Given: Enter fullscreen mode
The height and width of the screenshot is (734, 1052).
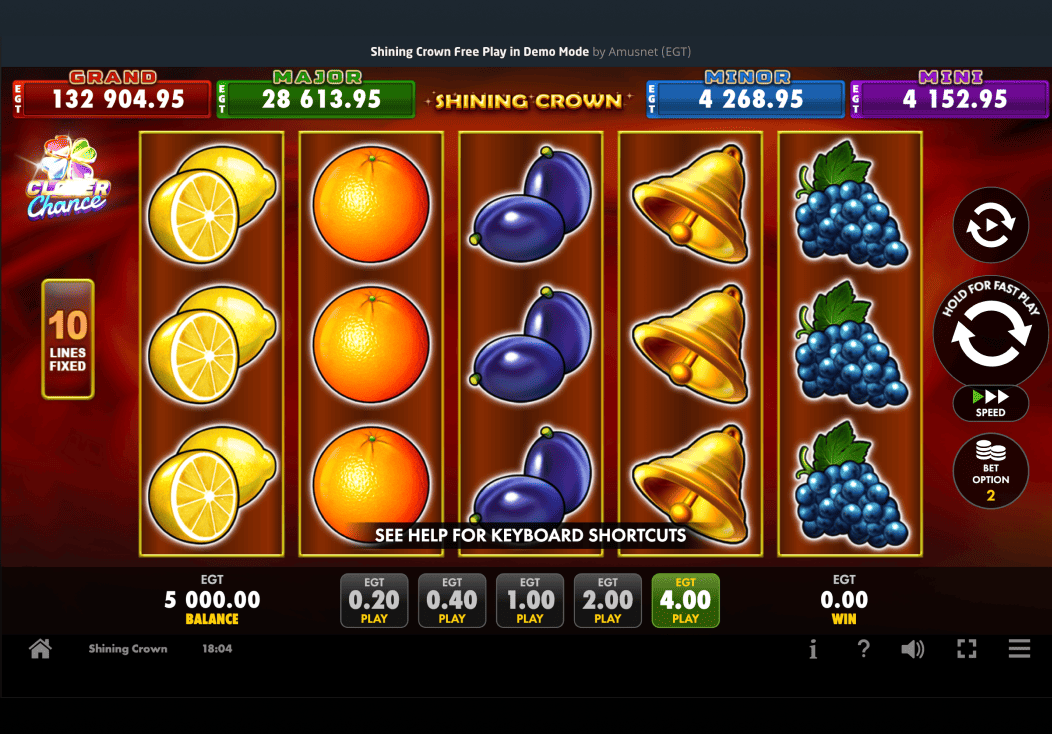Looking at the screenshot, I should [x=966, y=649].
